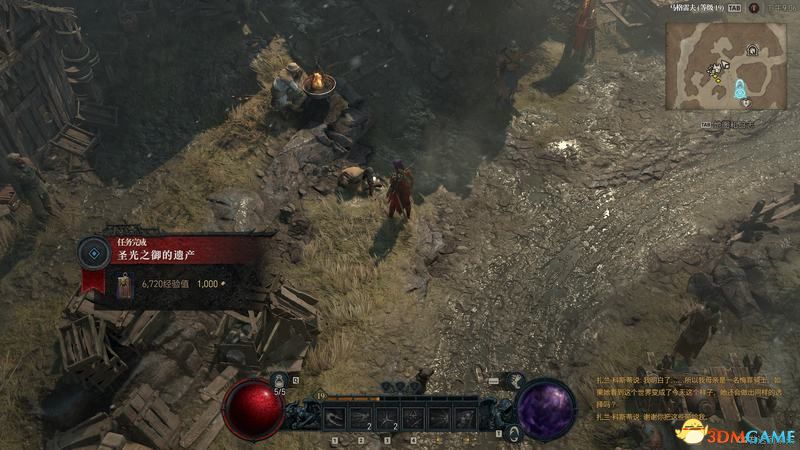Viewport: 800px width, 450px height.
Task: Use the healing potion icon showing 5/5
Action: [280, 382]
